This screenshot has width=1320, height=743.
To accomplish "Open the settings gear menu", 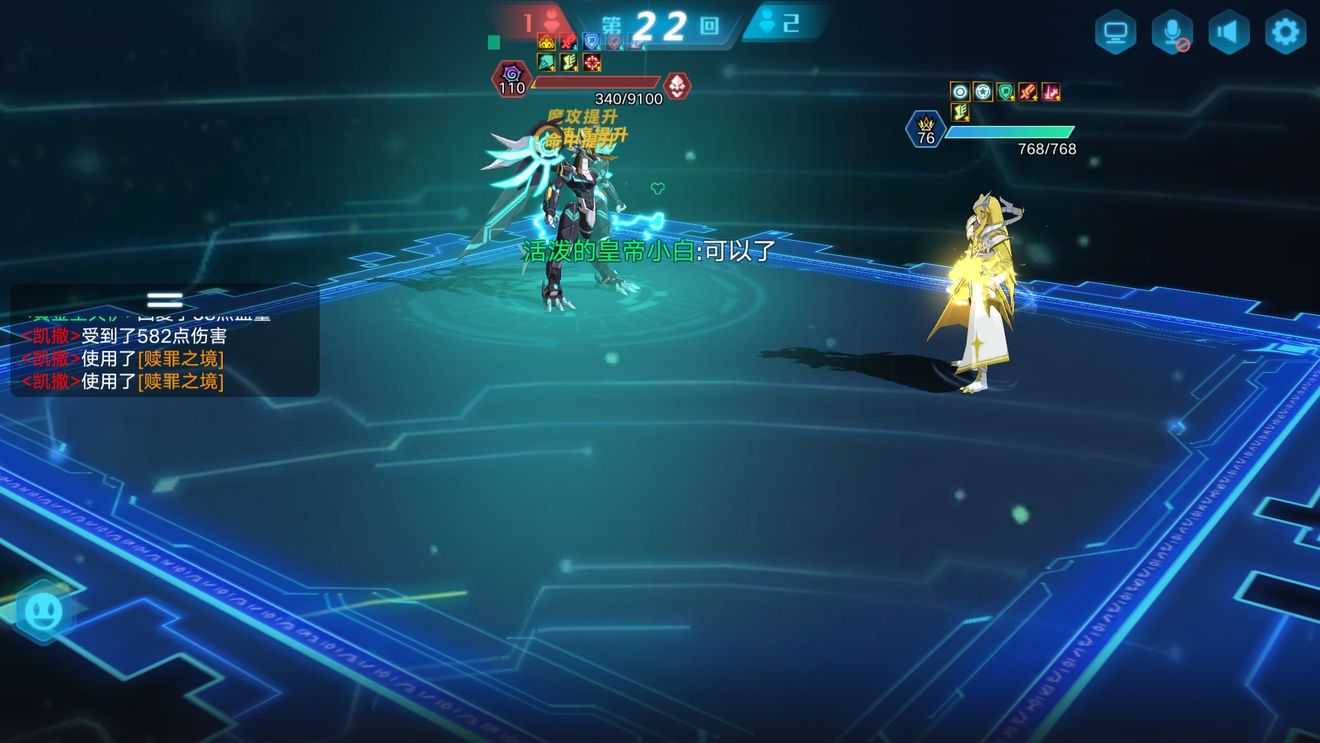I will (x=1285, y=32).
